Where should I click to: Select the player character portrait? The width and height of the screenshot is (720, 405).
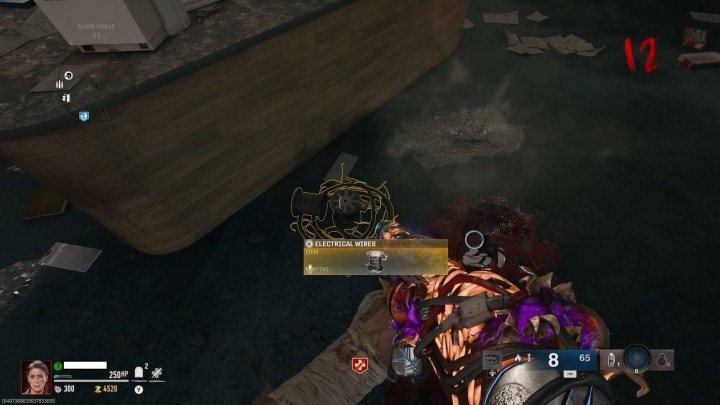(36, 377)
